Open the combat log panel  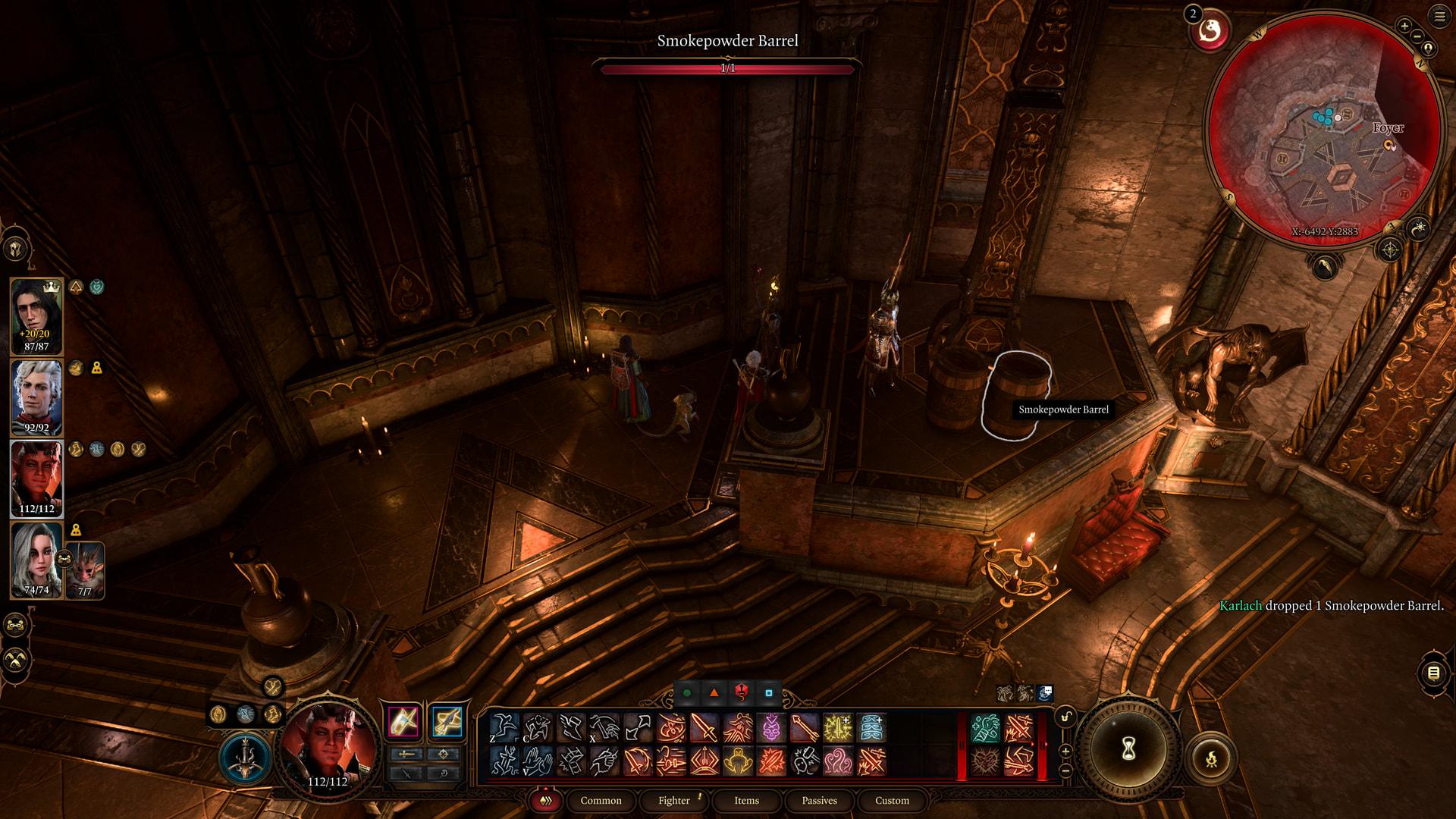coord(1433,673)
